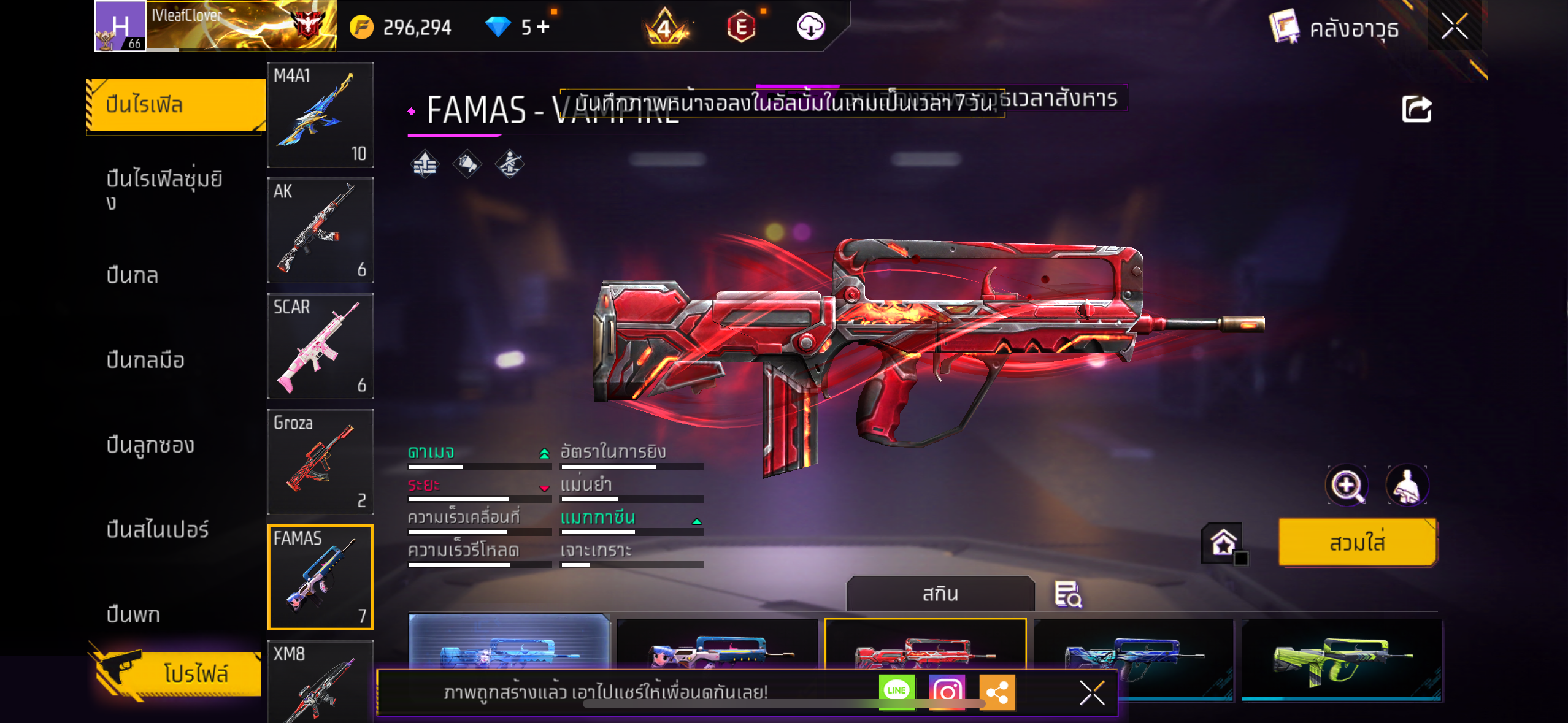The height and width of the screenshot is (723, 1568).
Task: Close the weapon armory screen
Action: [1454, 26]
